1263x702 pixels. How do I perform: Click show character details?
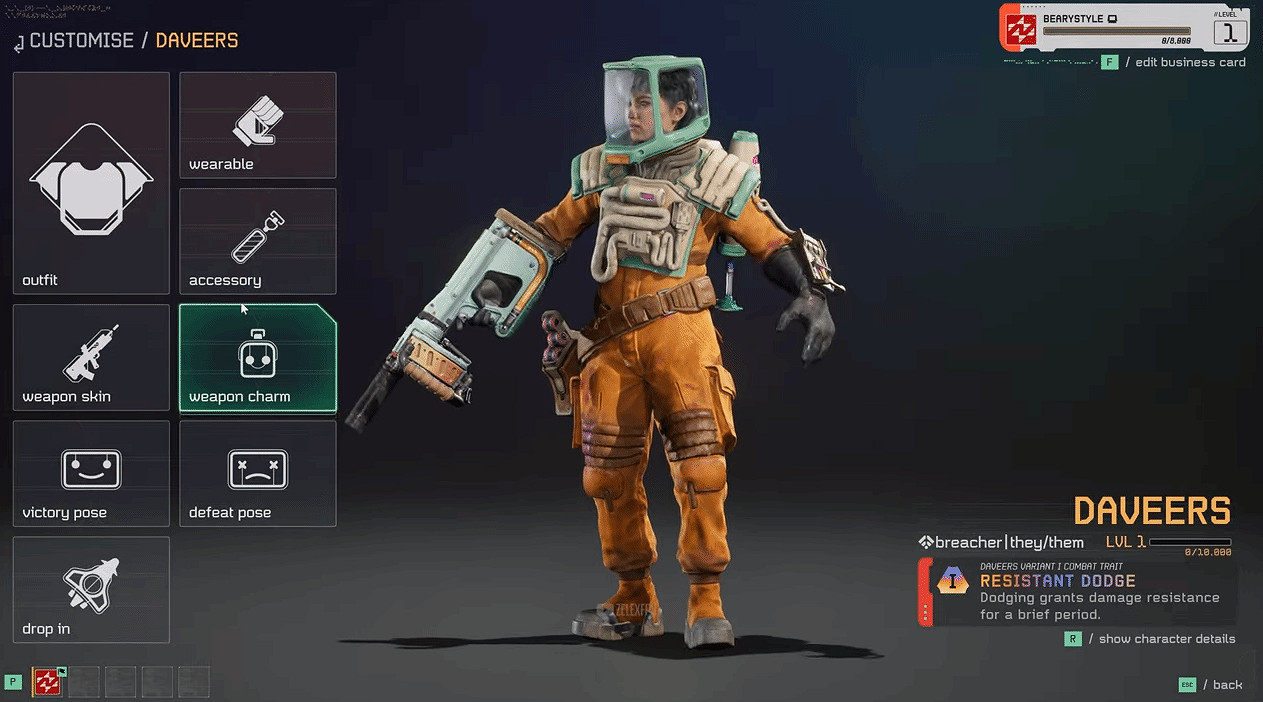coord(1166,639)
